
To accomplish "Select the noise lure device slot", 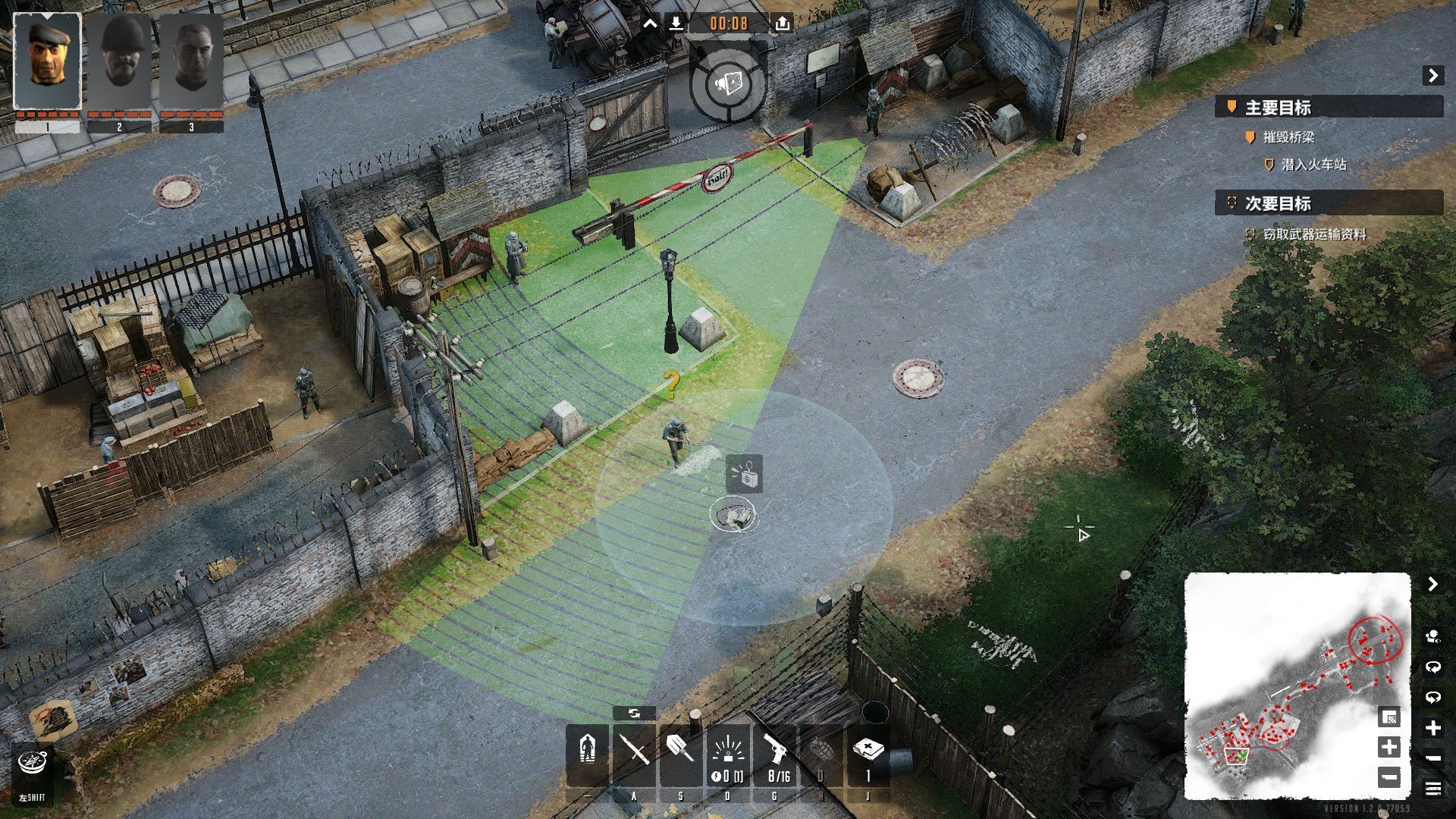I will point(727,755).
